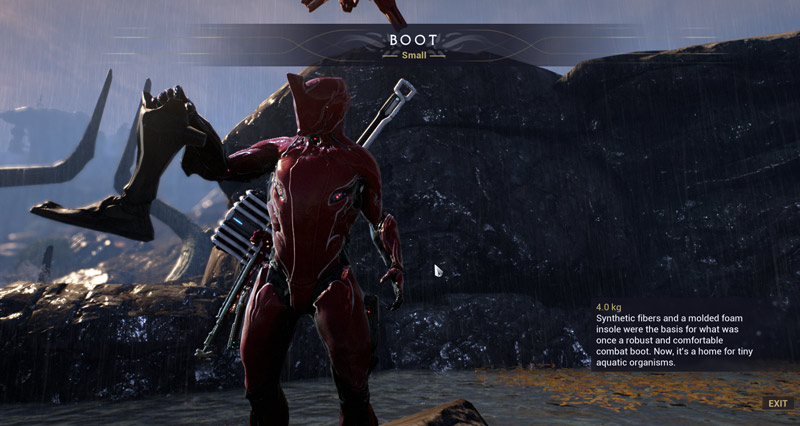Click the EXIT button
This screenshot has height=426, width=800.
click(x=777, y=403)
